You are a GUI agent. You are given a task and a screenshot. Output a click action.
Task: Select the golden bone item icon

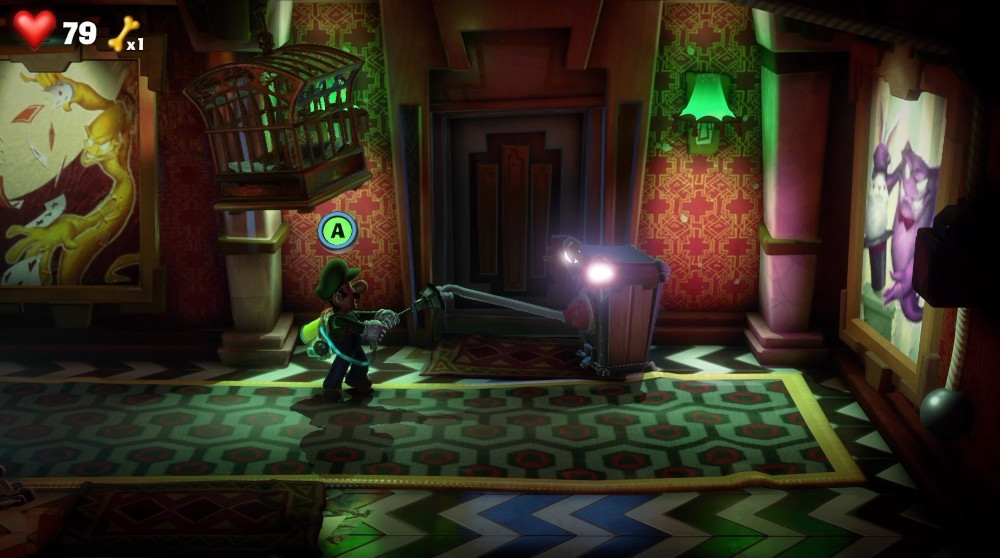pyautogui.click(x=120, y=33)
